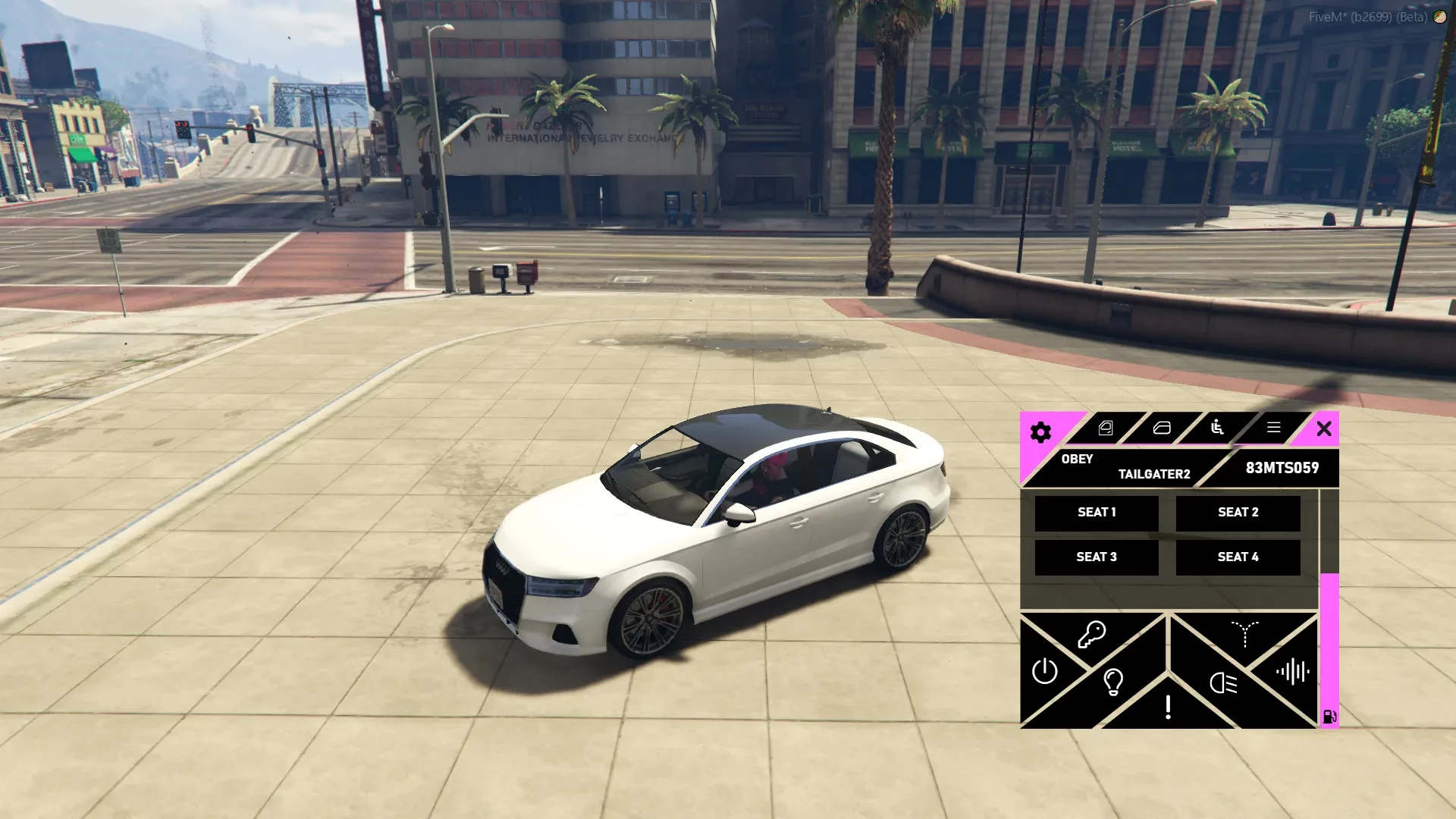Screen dimensions: 1456x819
Task: Select Seat 3
Action: [x=1097, y=557]
